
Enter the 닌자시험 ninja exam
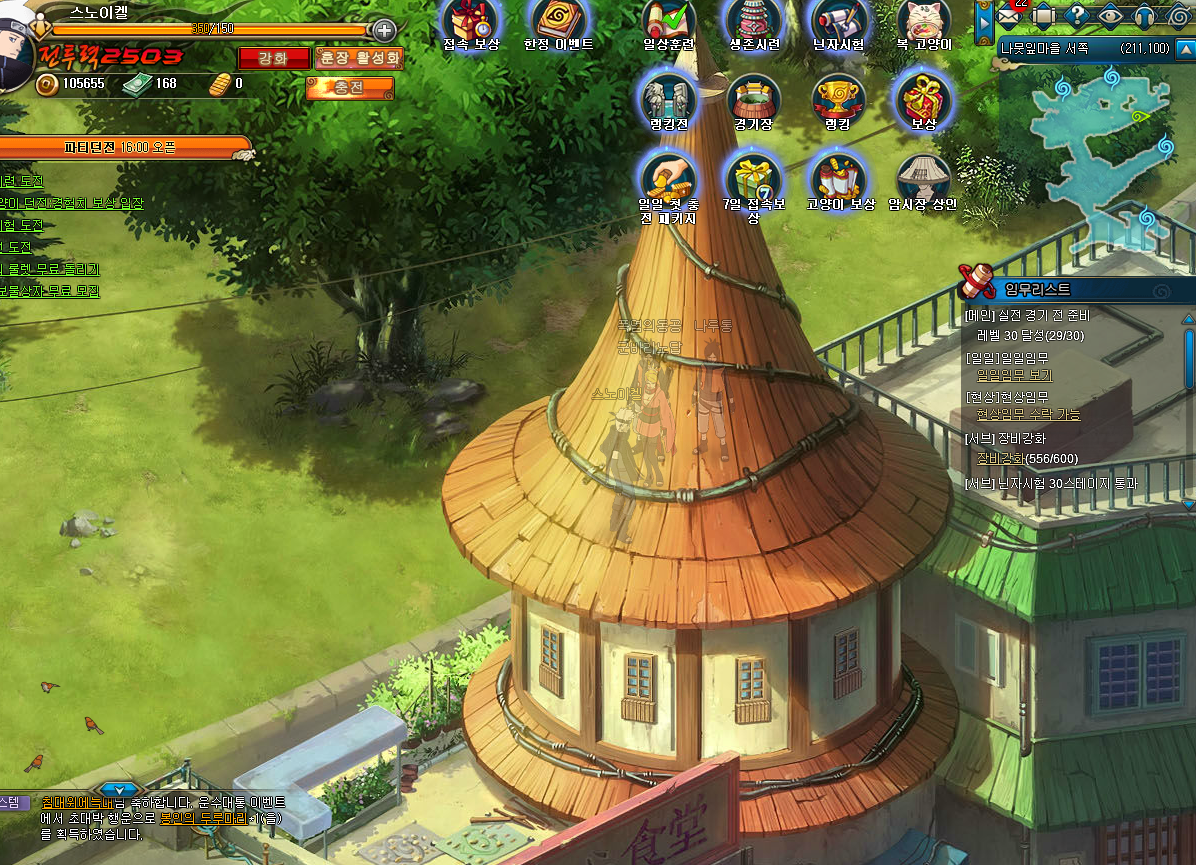point(840,20)
